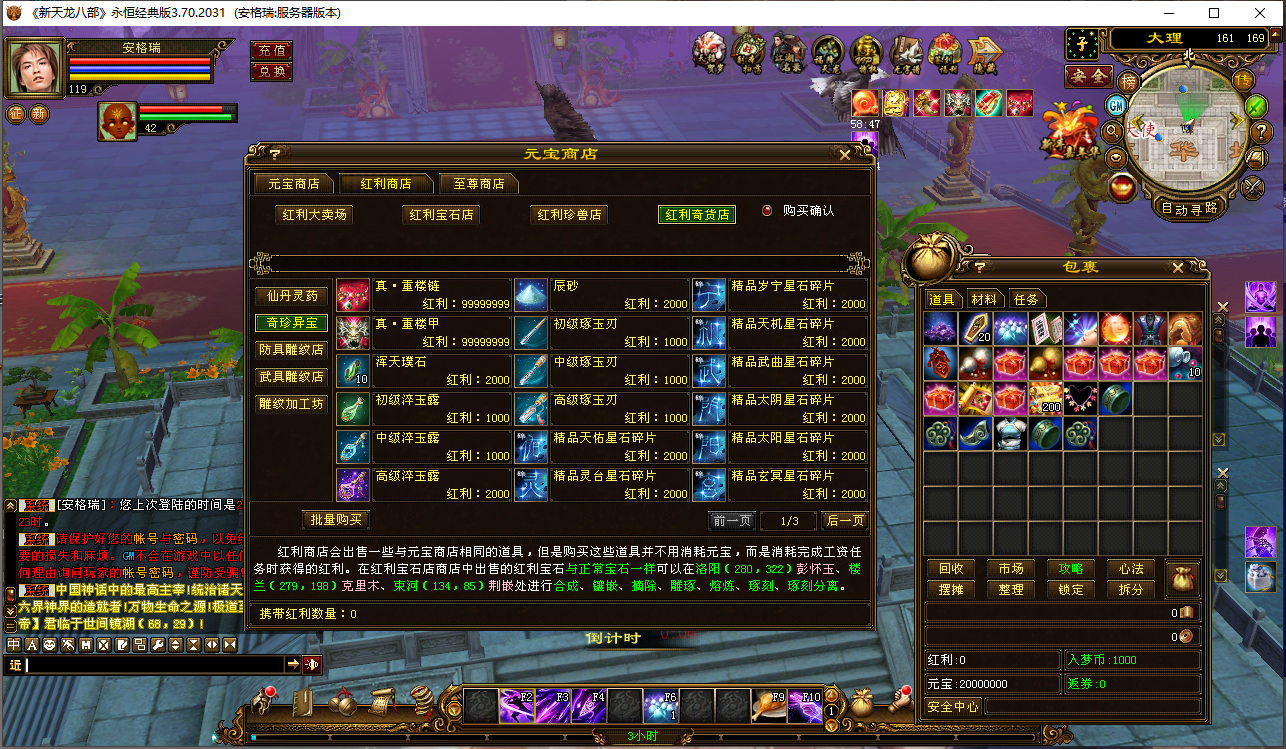Click the 安全 shield icon near the minimap
Screen dimensions: 1286x749
pos(1089,77)
